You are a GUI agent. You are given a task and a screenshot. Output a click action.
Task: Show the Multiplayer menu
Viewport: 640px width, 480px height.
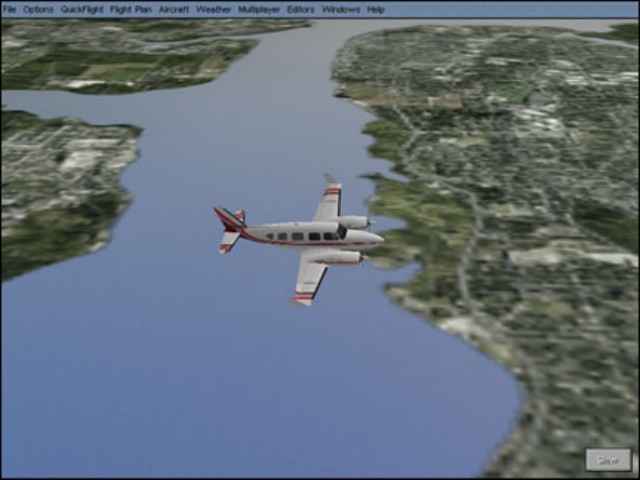(x=259, y=9)
